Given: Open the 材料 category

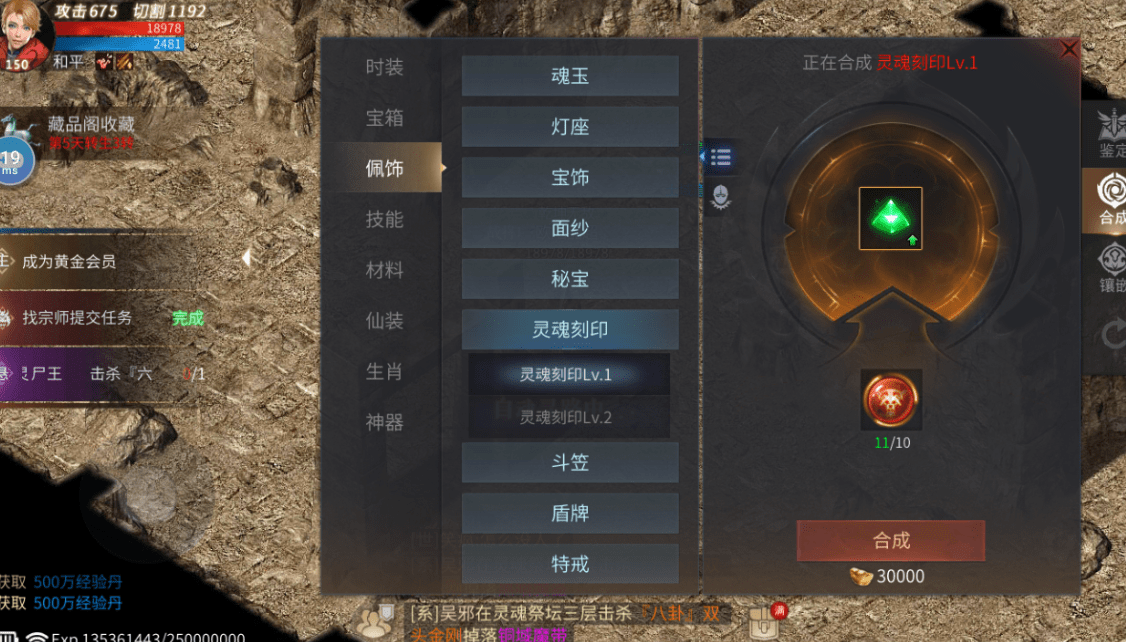Looking at the screenshot, I should pyautogui.click(x=384, y=270).
